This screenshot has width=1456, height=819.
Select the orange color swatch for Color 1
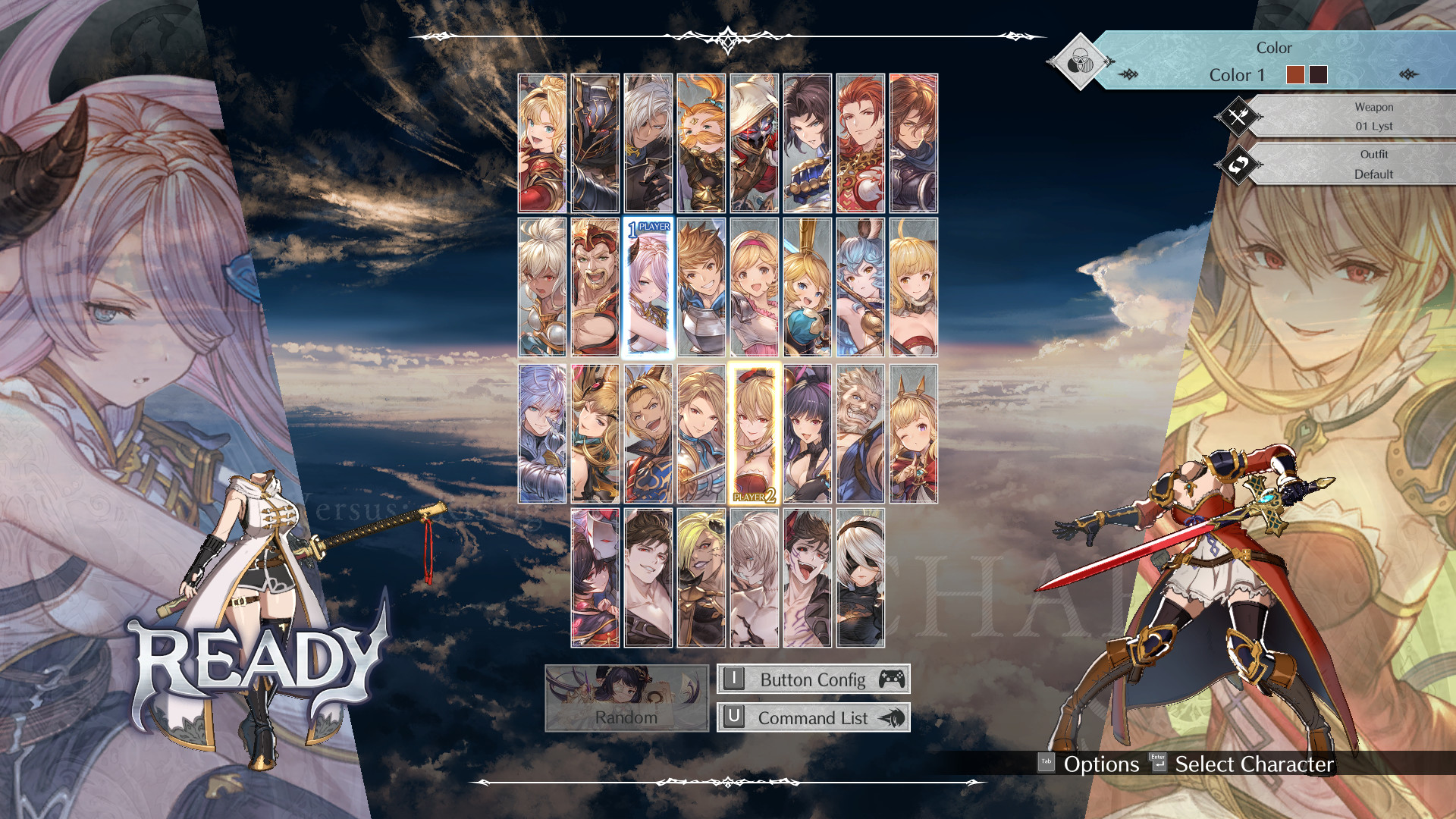(x=1294, y=75)
